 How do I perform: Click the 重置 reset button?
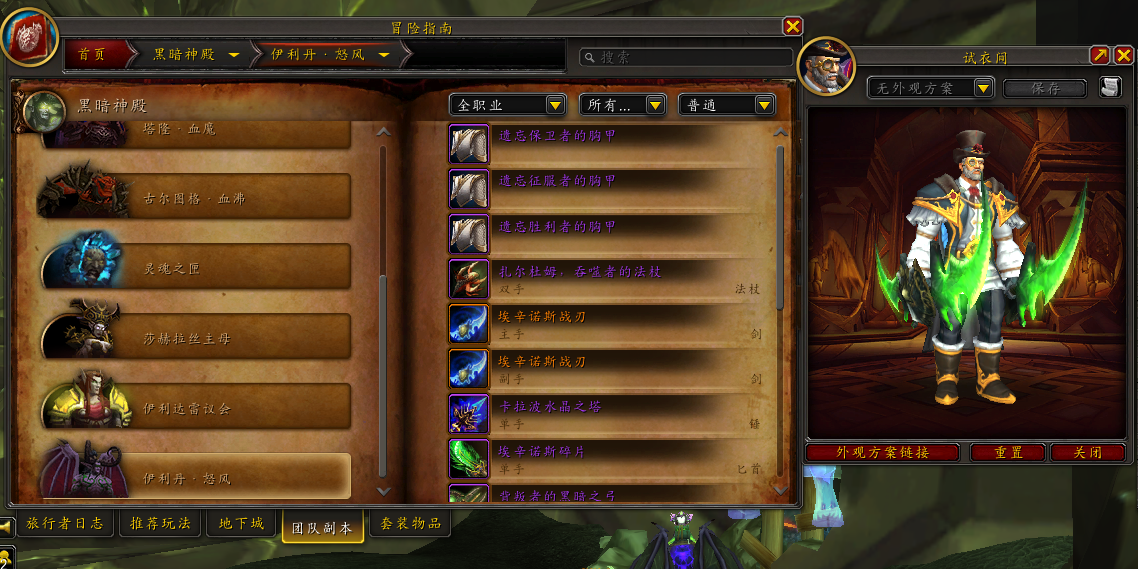1008,453
